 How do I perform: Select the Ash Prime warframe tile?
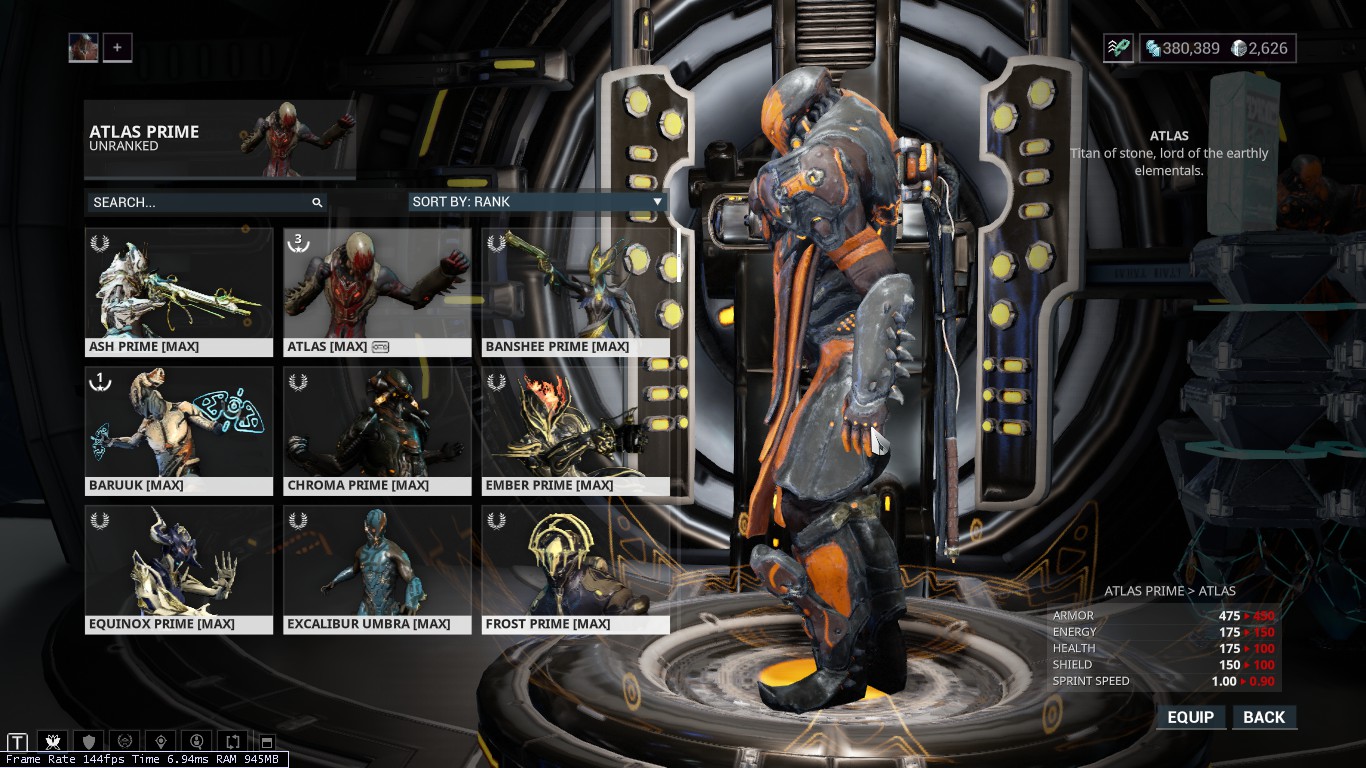click(x=179, y=291)
